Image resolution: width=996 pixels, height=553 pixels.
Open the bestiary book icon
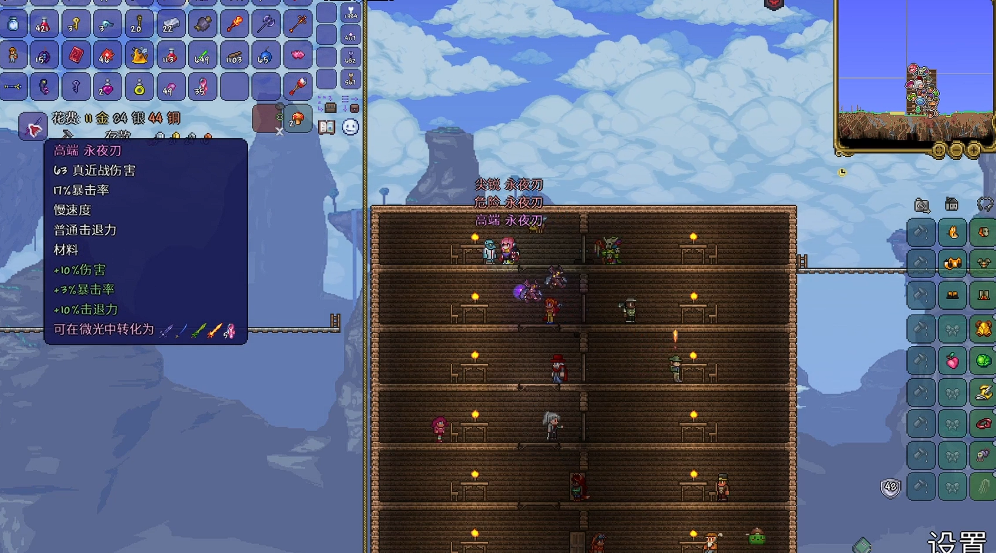click(x=326, y=127)
